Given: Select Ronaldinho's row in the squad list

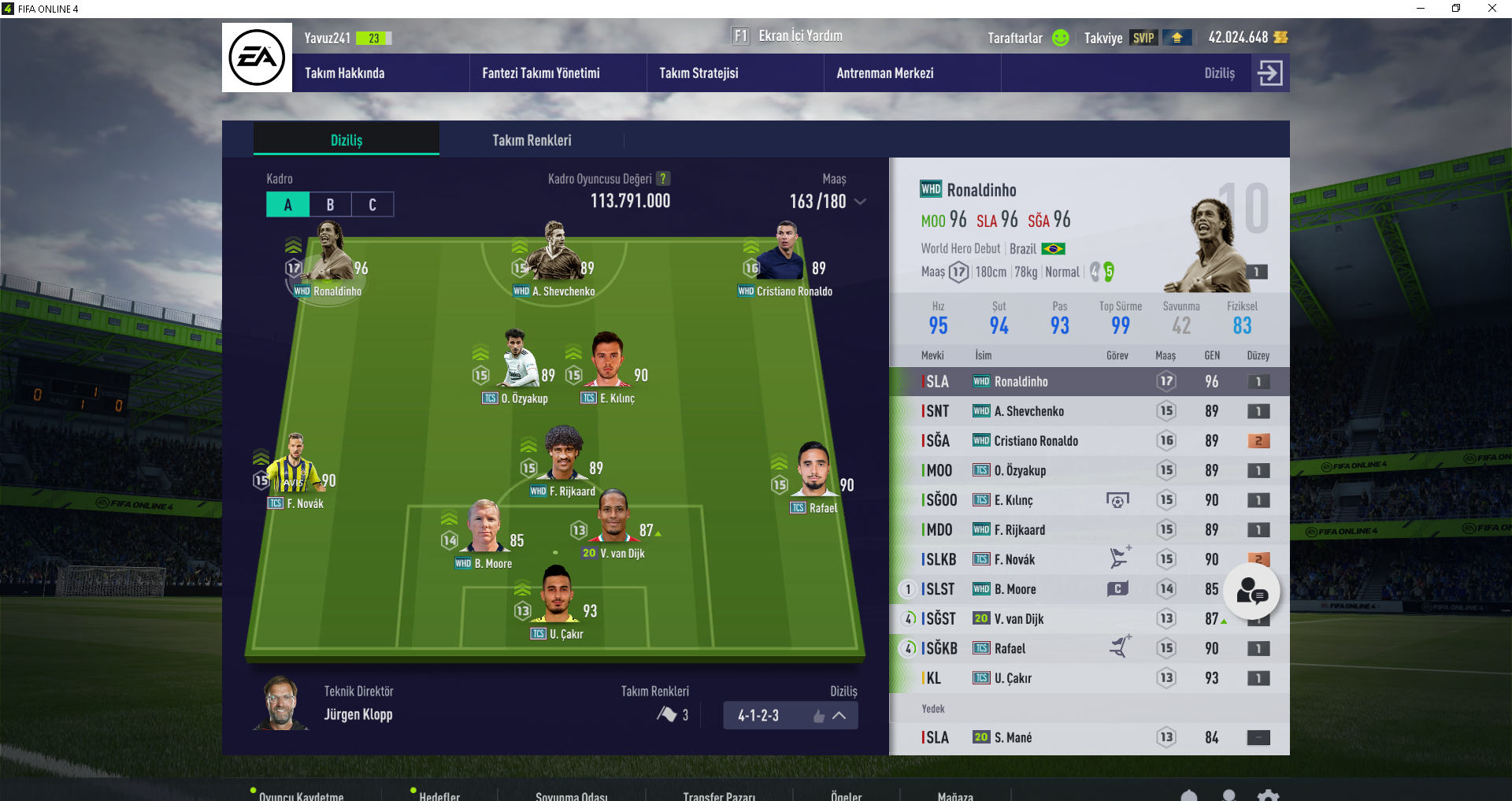Looking at the screenshot, I should point(1047,381).
